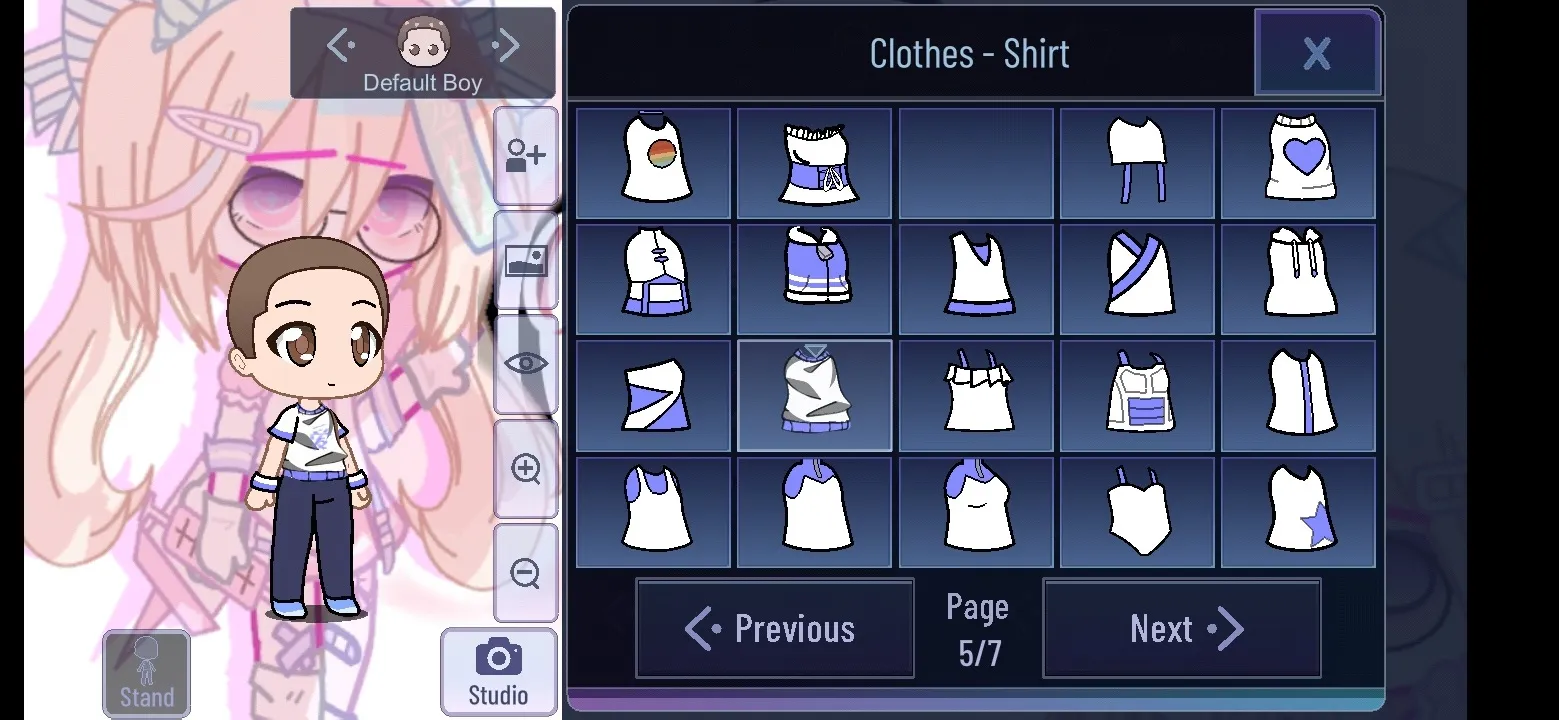
Task: Select the striped diagonal crop top
Action: point(653,395)
